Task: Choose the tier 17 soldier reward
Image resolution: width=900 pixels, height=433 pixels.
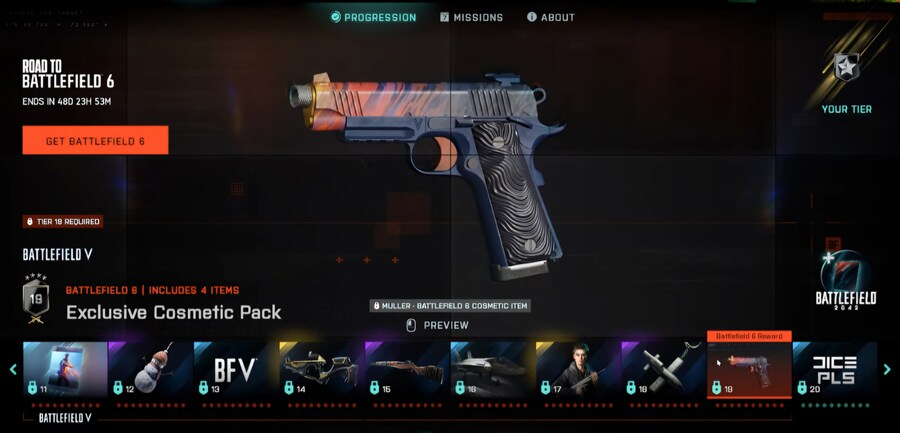Action: coord(578,370)
